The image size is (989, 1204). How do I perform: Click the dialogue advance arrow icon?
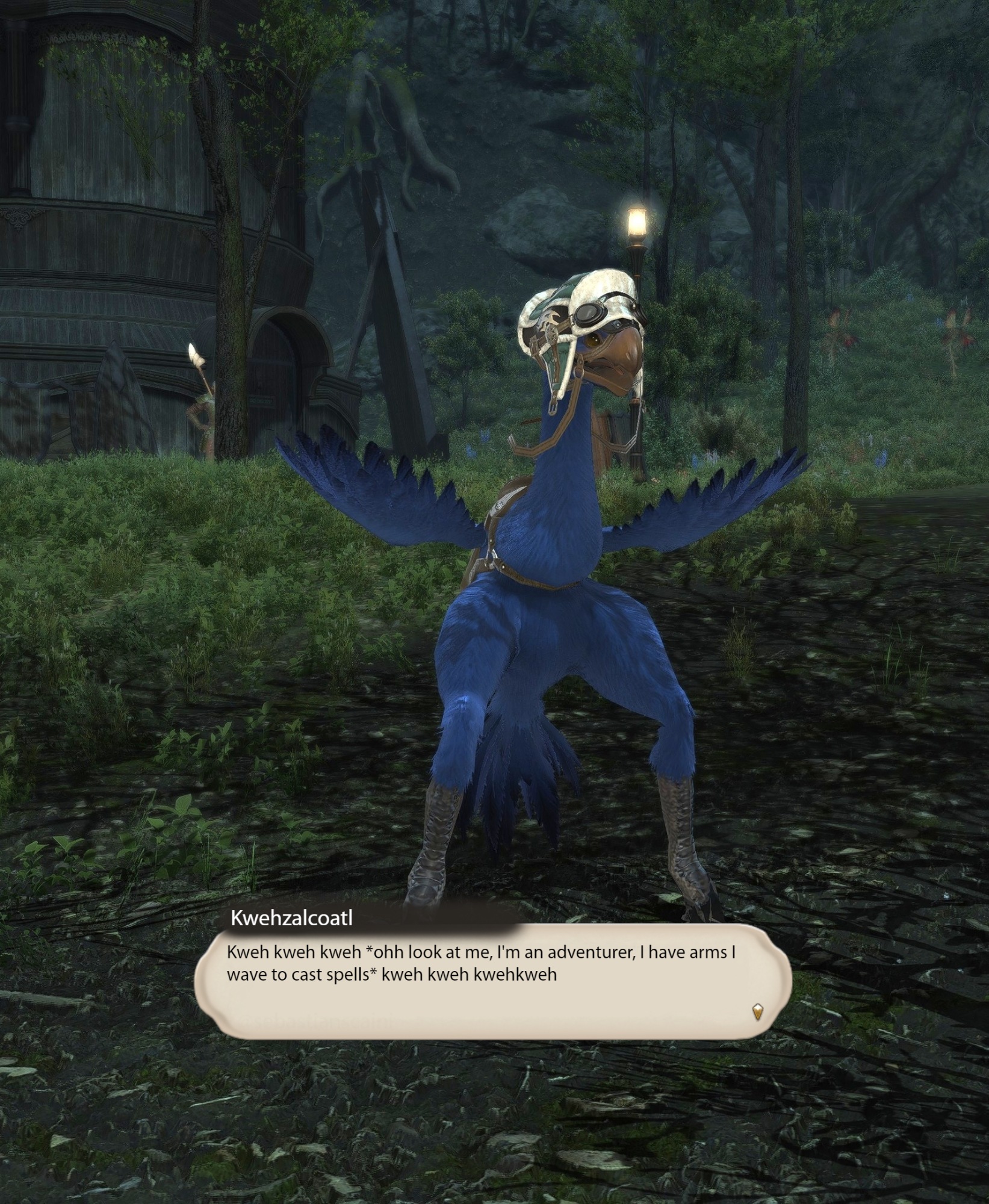coord(757,1012)
